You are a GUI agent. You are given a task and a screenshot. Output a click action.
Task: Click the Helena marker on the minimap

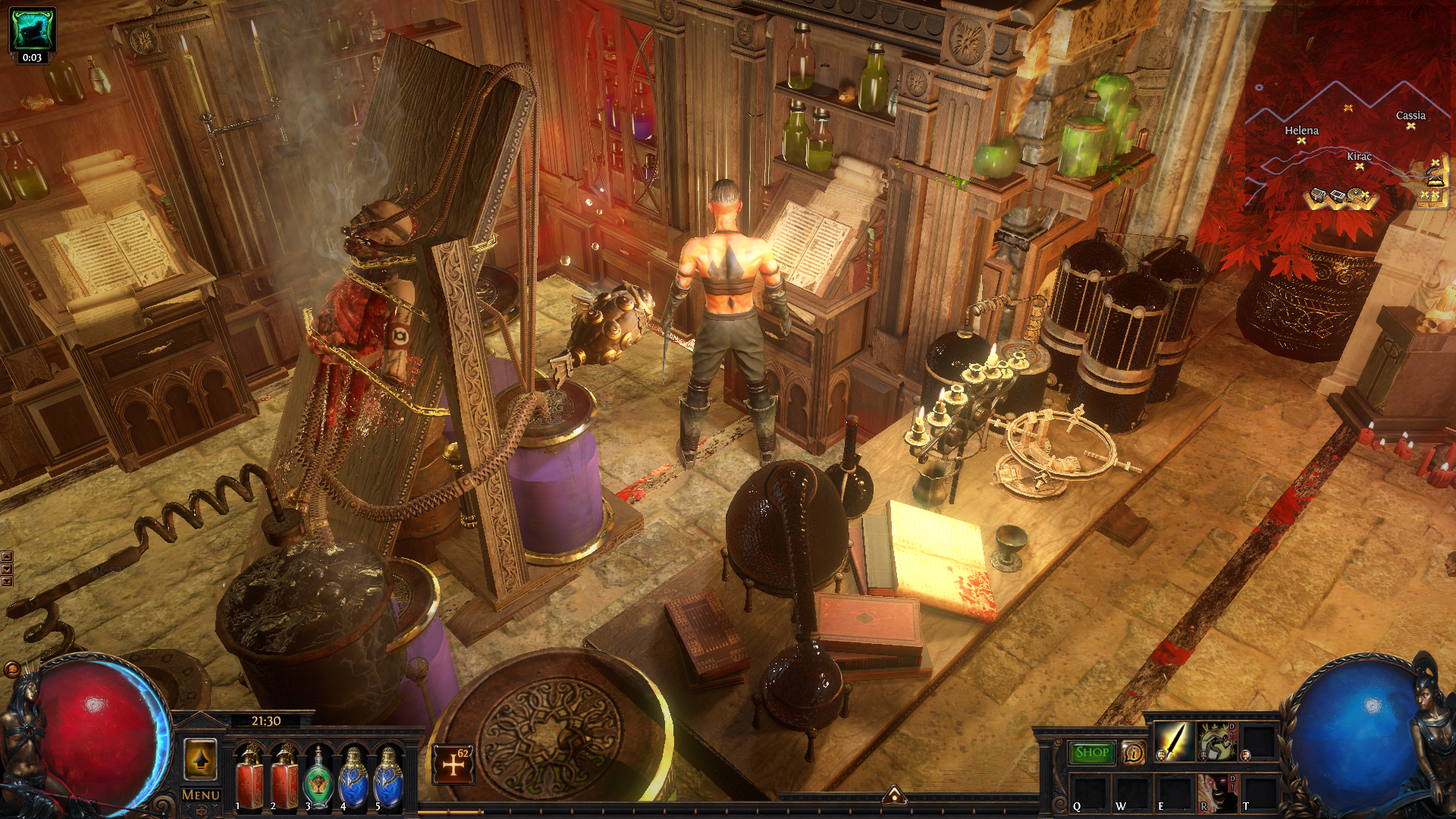(x=1301, y=140)
